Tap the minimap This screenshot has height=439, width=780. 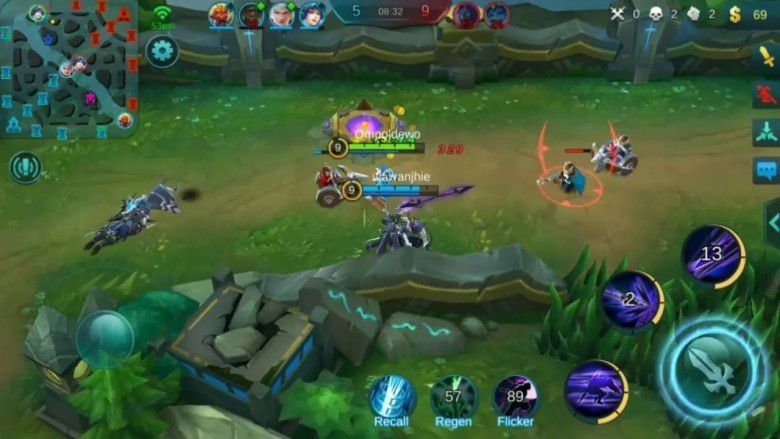68,68
